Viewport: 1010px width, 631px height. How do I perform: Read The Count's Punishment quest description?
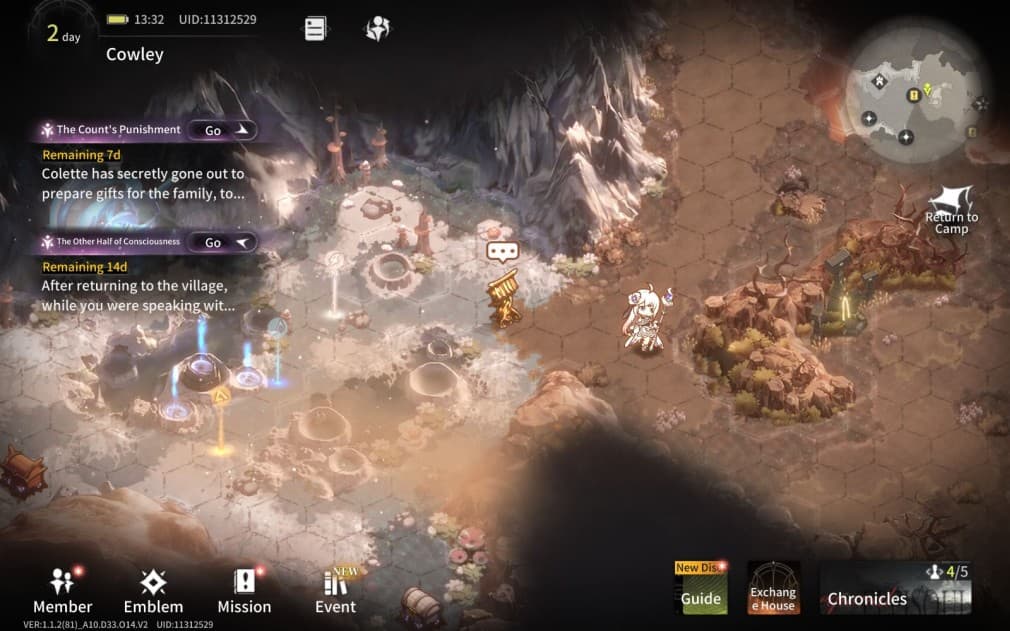pos(143,183)
